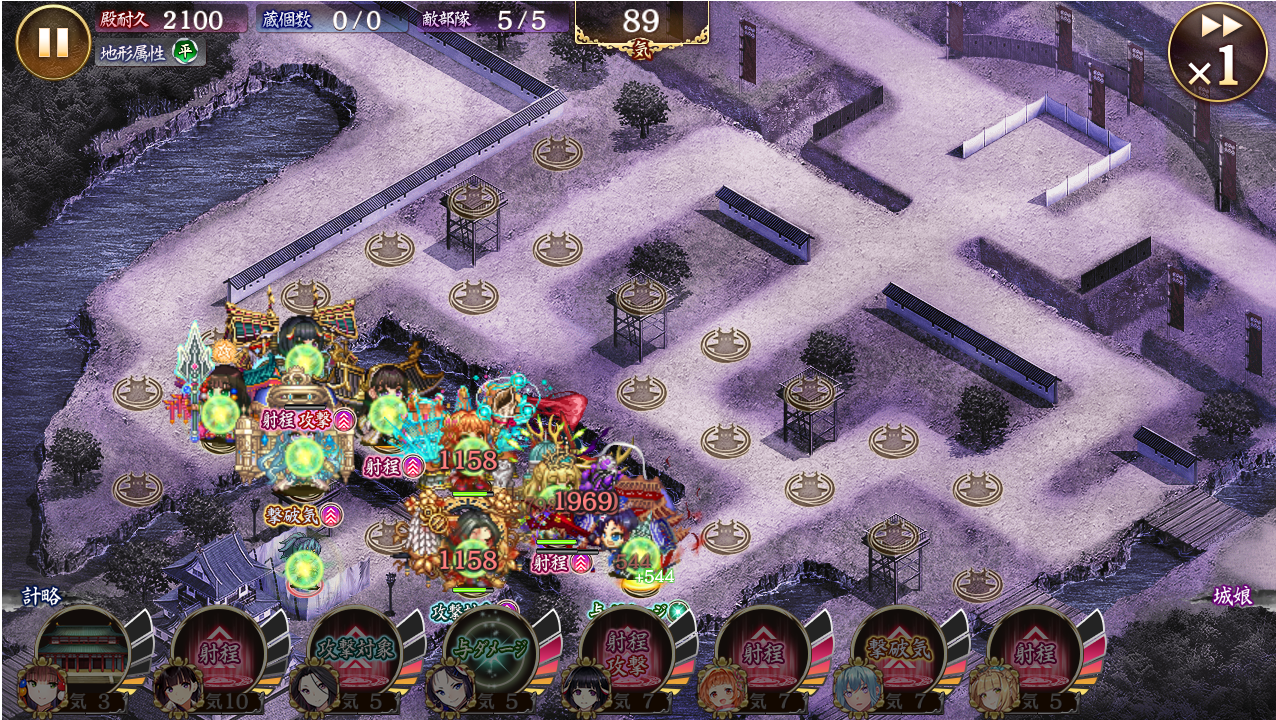Toggle the x1 battle speed button
This screenshot has width=1276, height=720.
[1217, 52]
